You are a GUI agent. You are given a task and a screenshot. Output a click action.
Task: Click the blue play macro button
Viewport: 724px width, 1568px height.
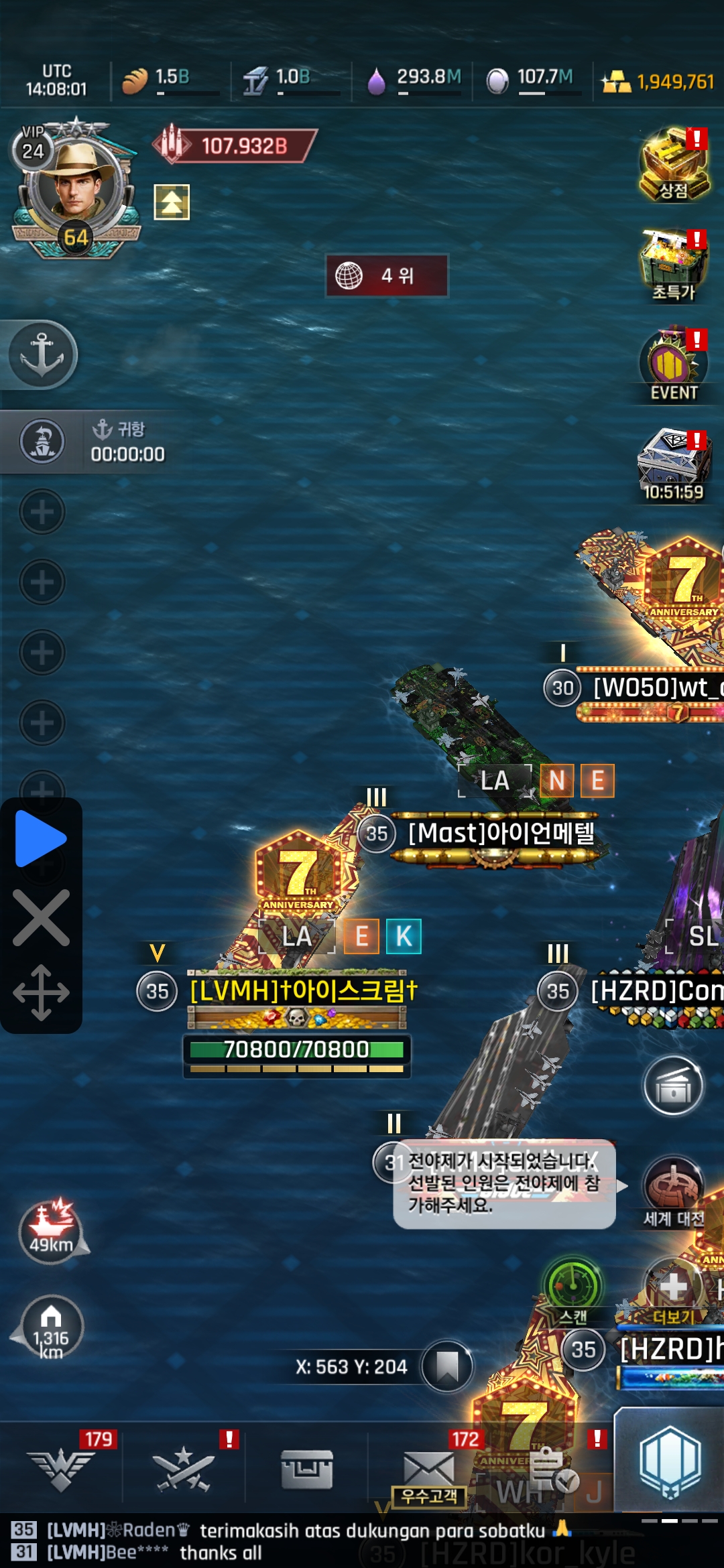(x=40, y=838)
